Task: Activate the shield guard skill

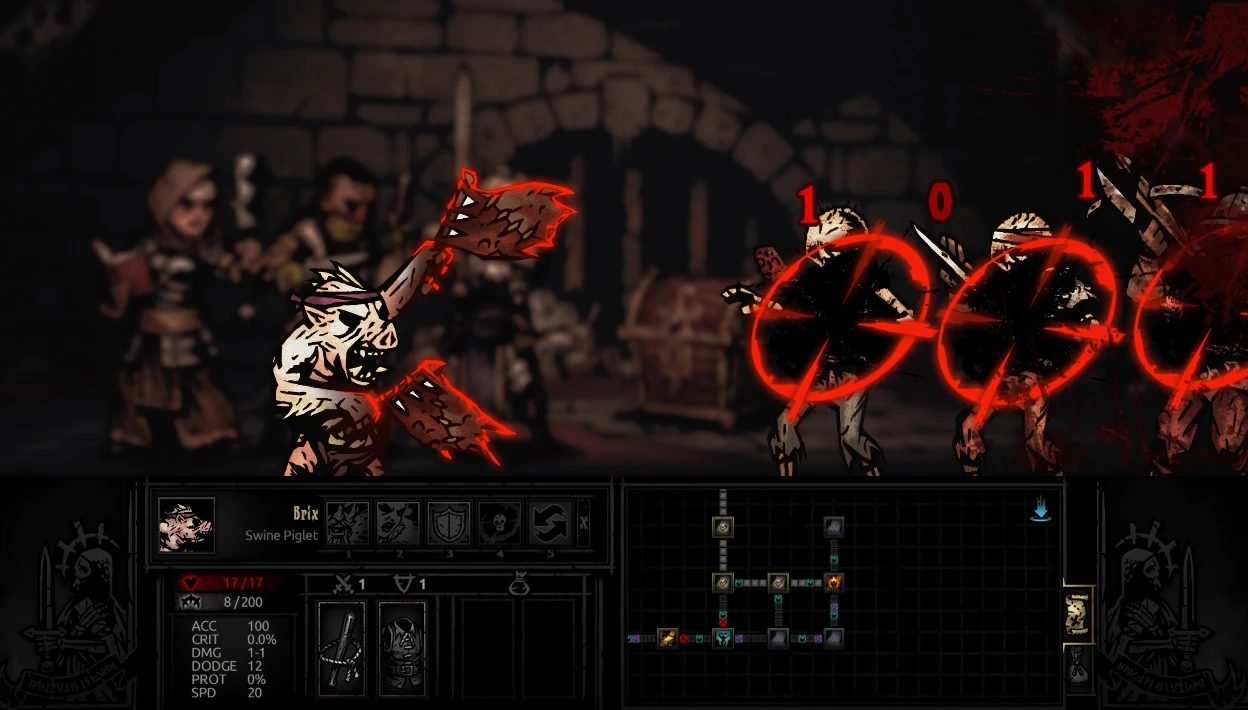Action: [x=449, y=523]
